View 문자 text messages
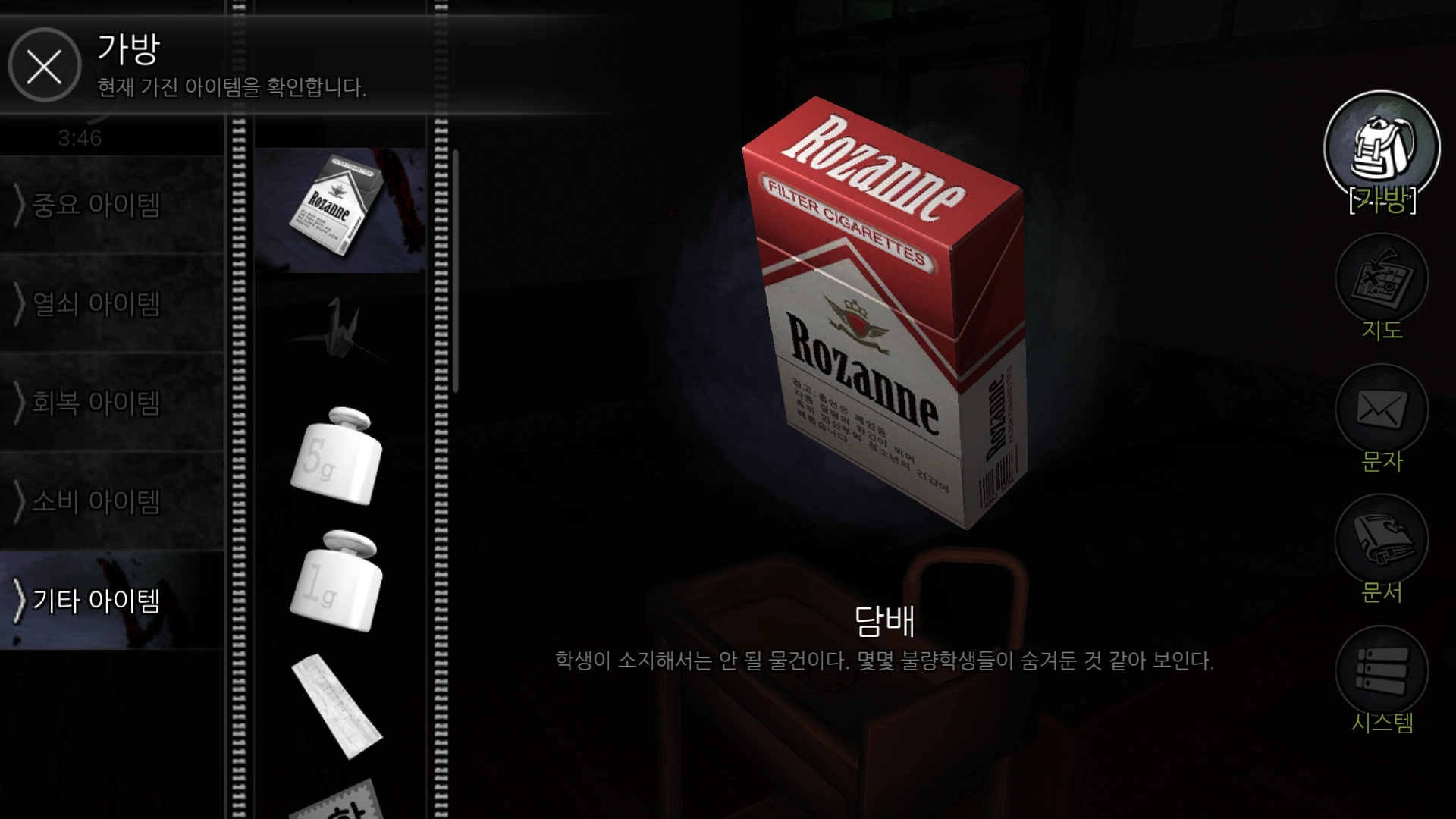1456x819 pixels. tap(1381, 411)
